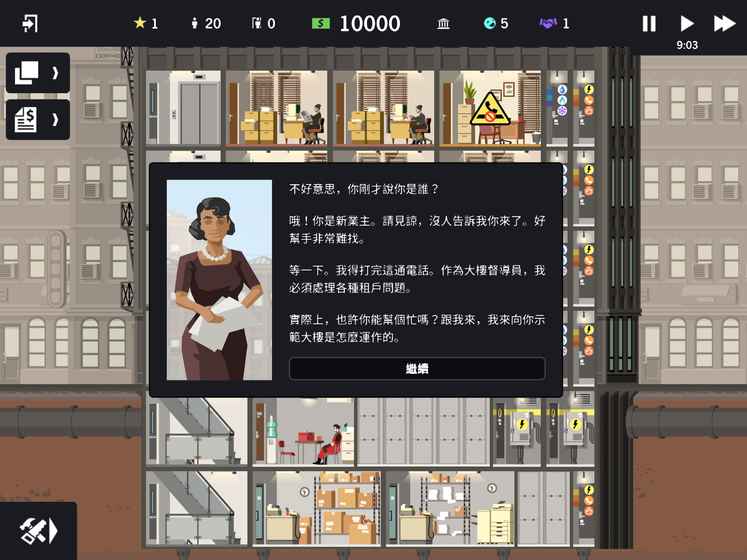Expand the finance report panel
The height and width of the screenshot is (560, 747).
coord(37,120)
